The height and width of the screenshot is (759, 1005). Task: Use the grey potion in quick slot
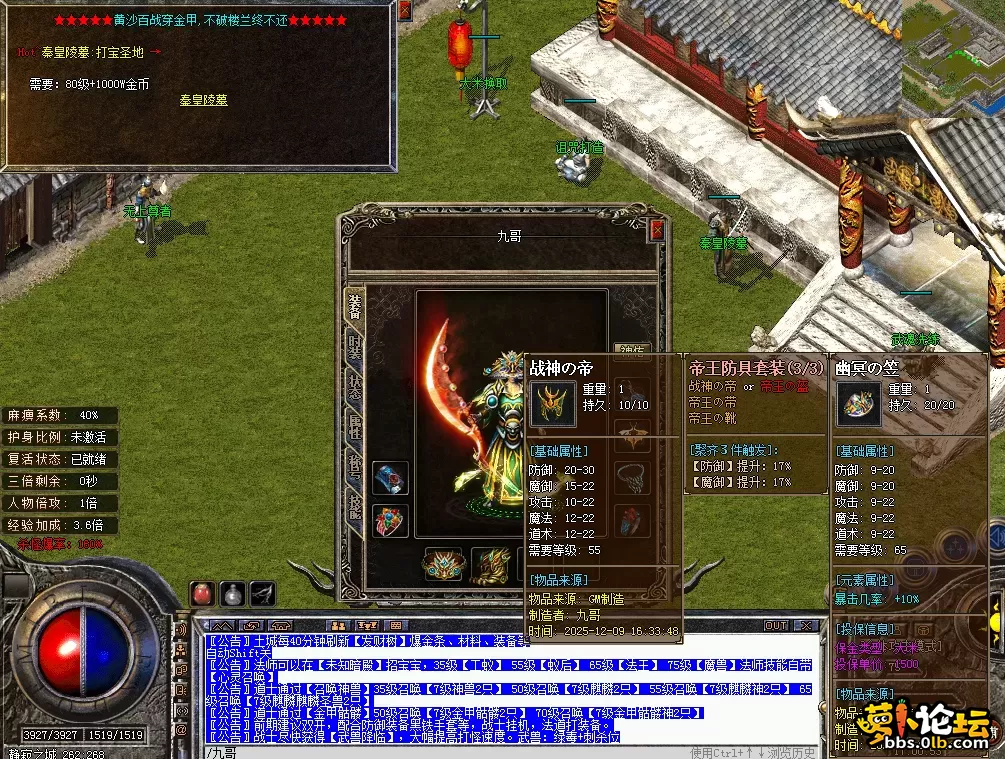click(233, 593)
